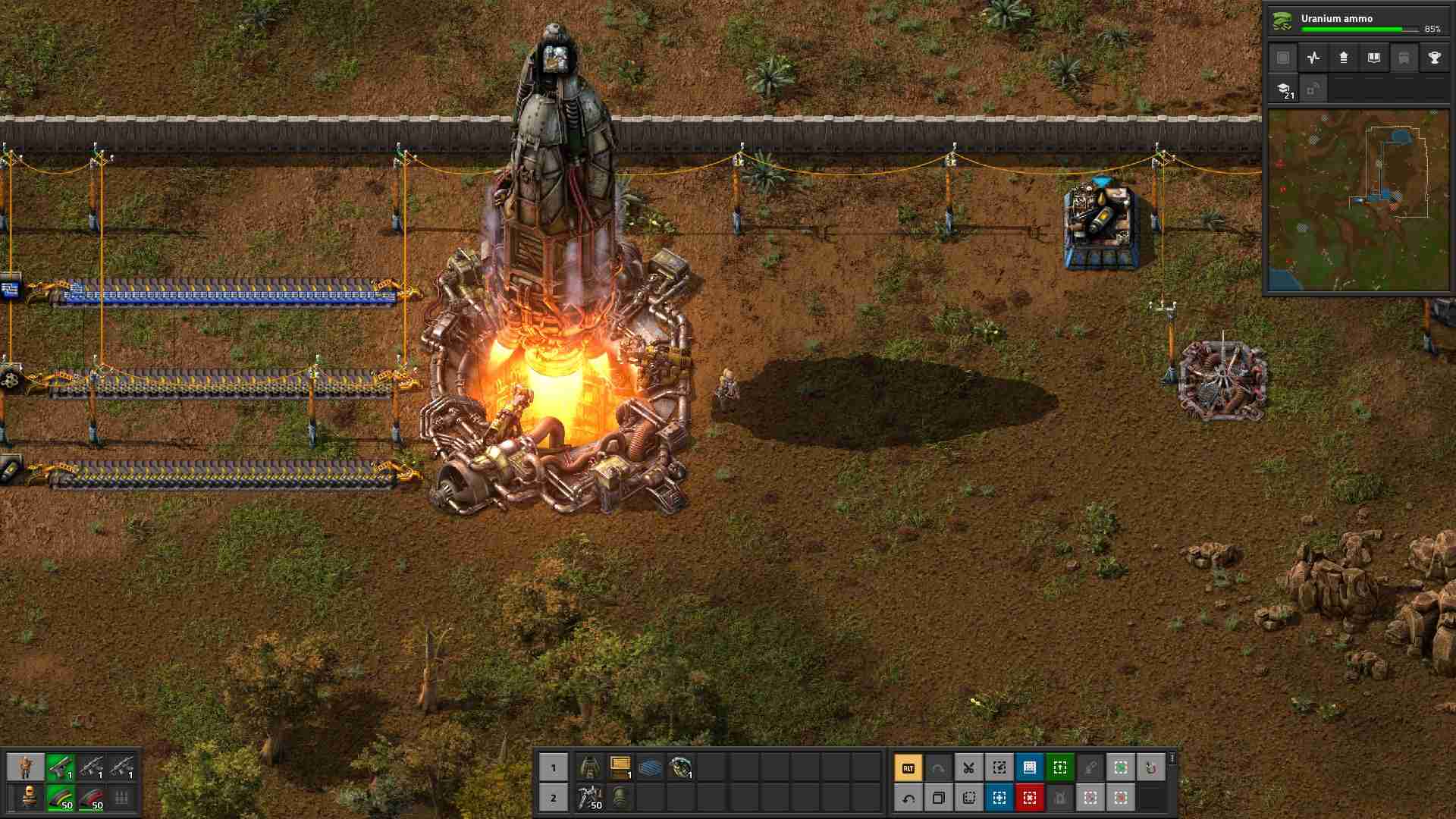Expand the extra shortcut bar options
This screenshot has height=819, width=1456.
[x=1172, y=758]
